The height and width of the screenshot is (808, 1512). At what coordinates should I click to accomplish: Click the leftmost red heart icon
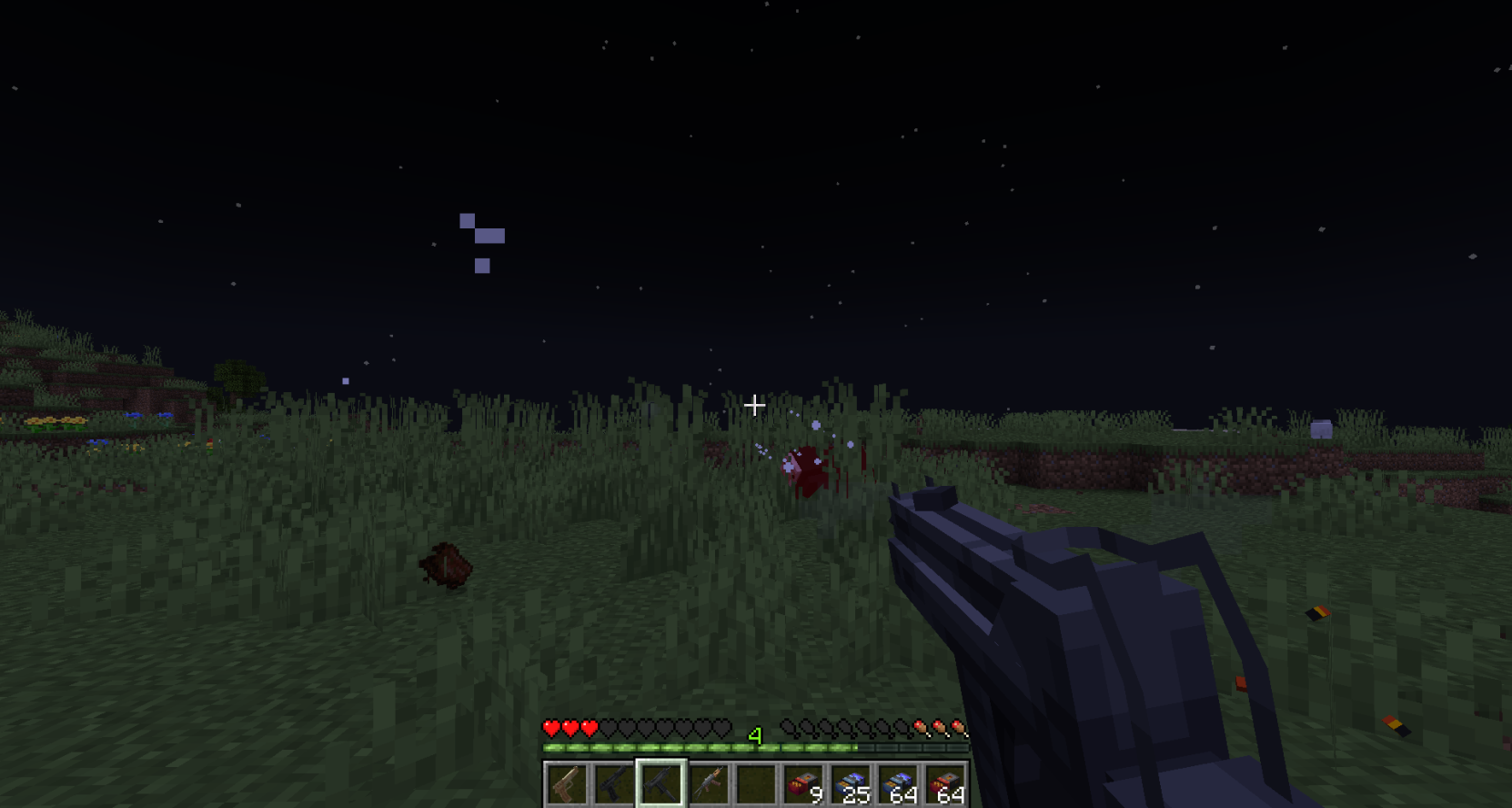coord(550,728)
